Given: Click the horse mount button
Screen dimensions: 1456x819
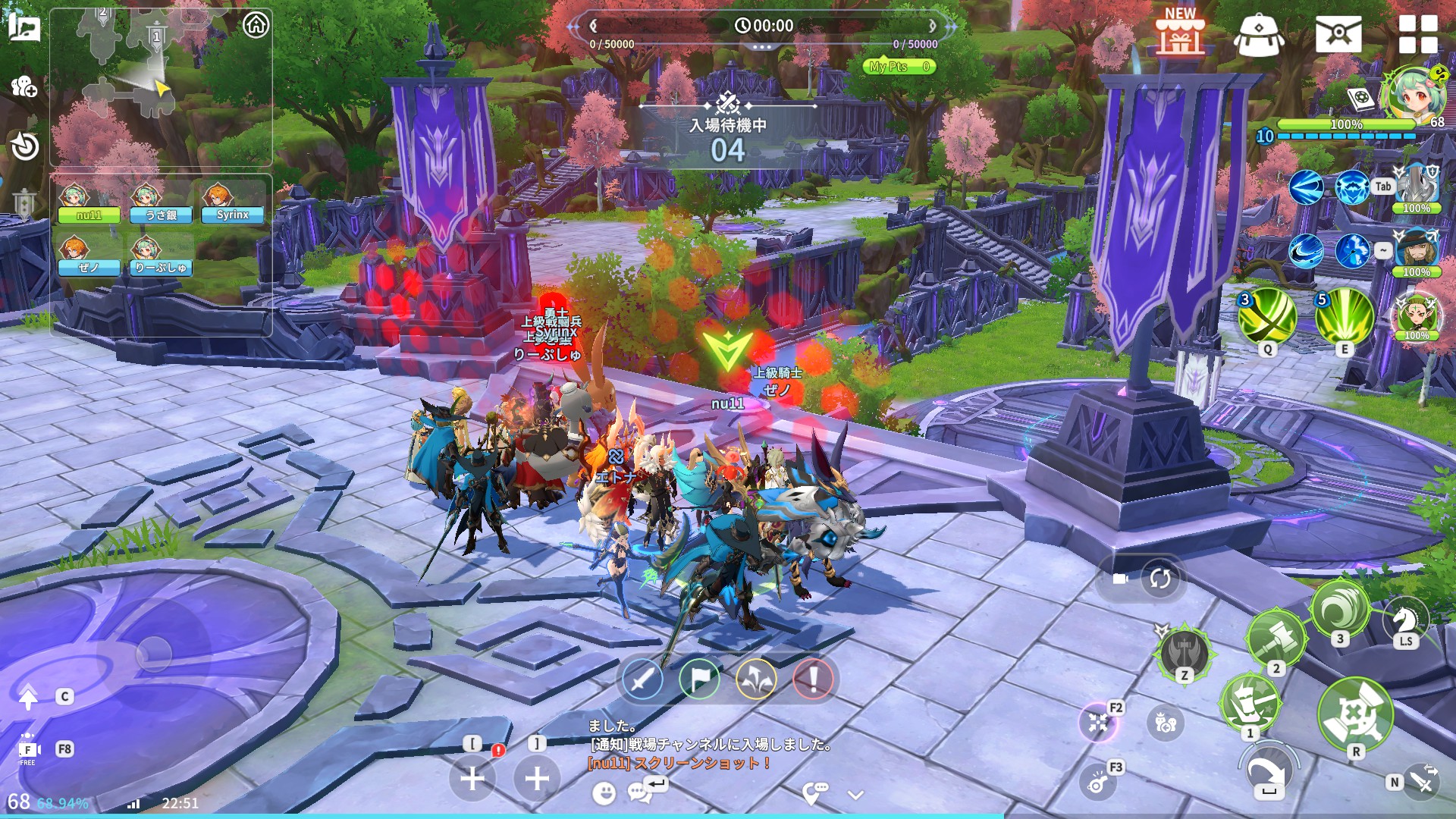Looking at the screenshot, I should pos(1405,622).
